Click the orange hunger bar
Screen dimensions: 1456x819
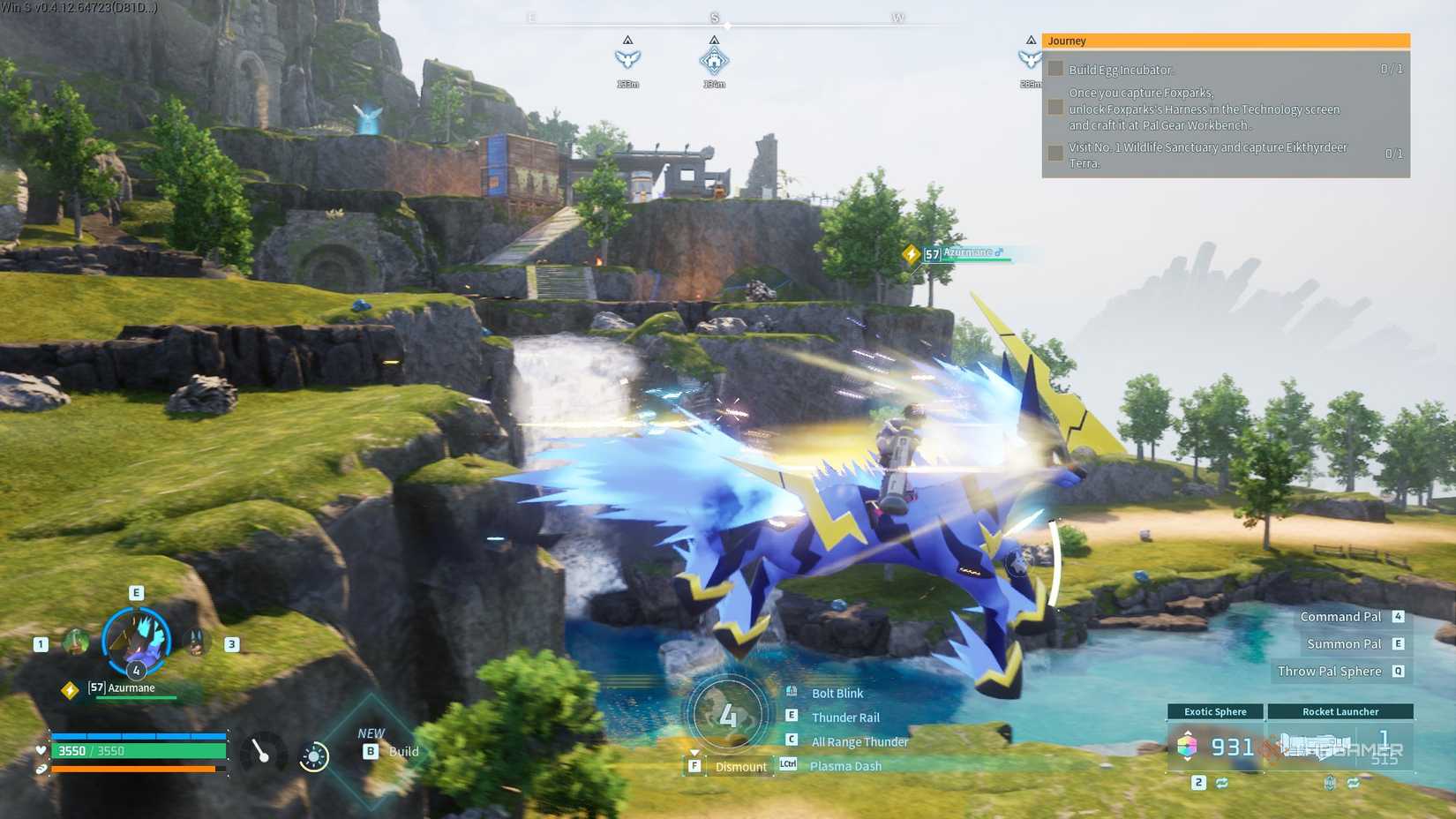tap(132, 770)
